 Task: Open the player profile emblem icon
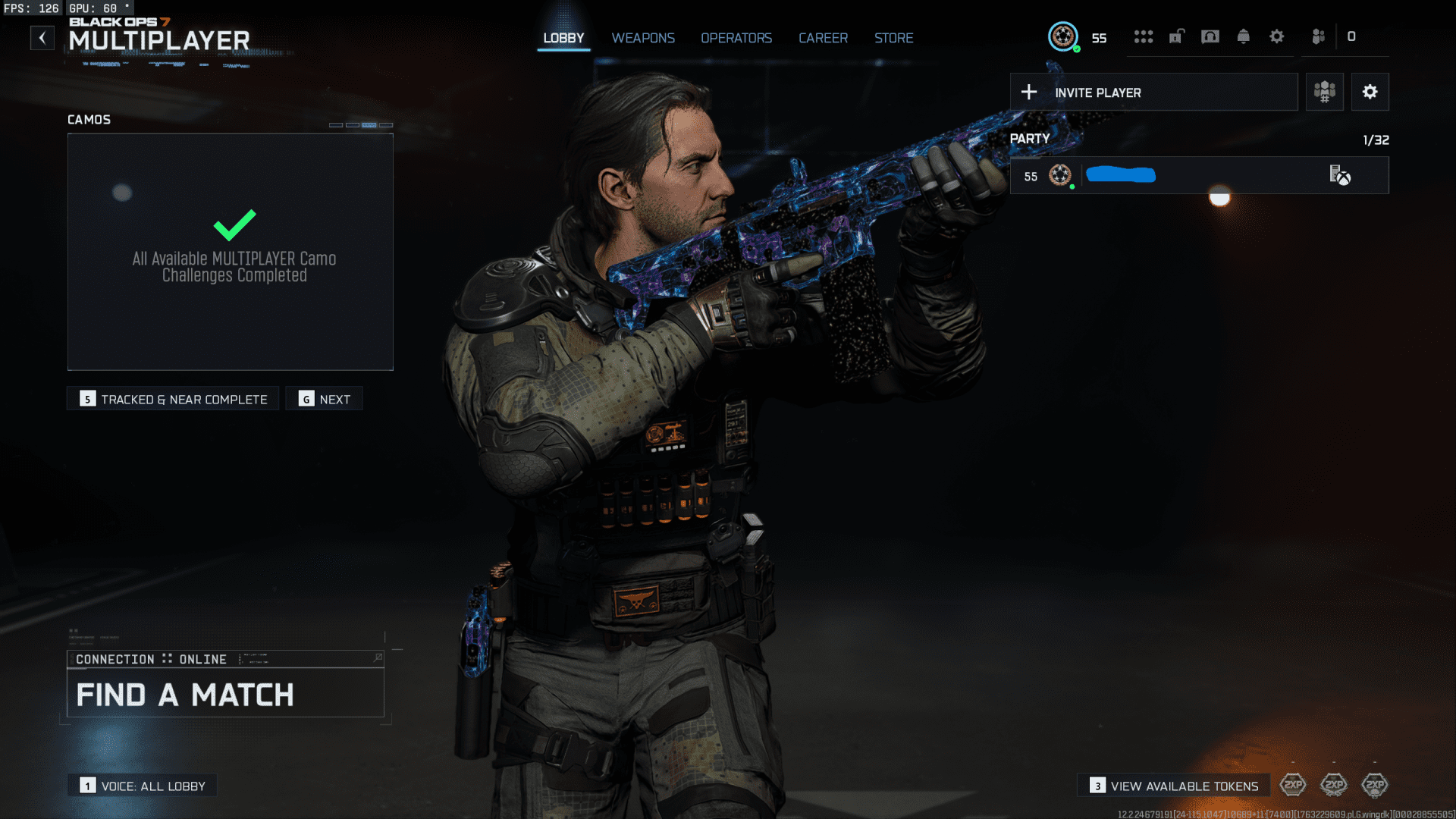pyautogui.click(x=1063, y=36)
